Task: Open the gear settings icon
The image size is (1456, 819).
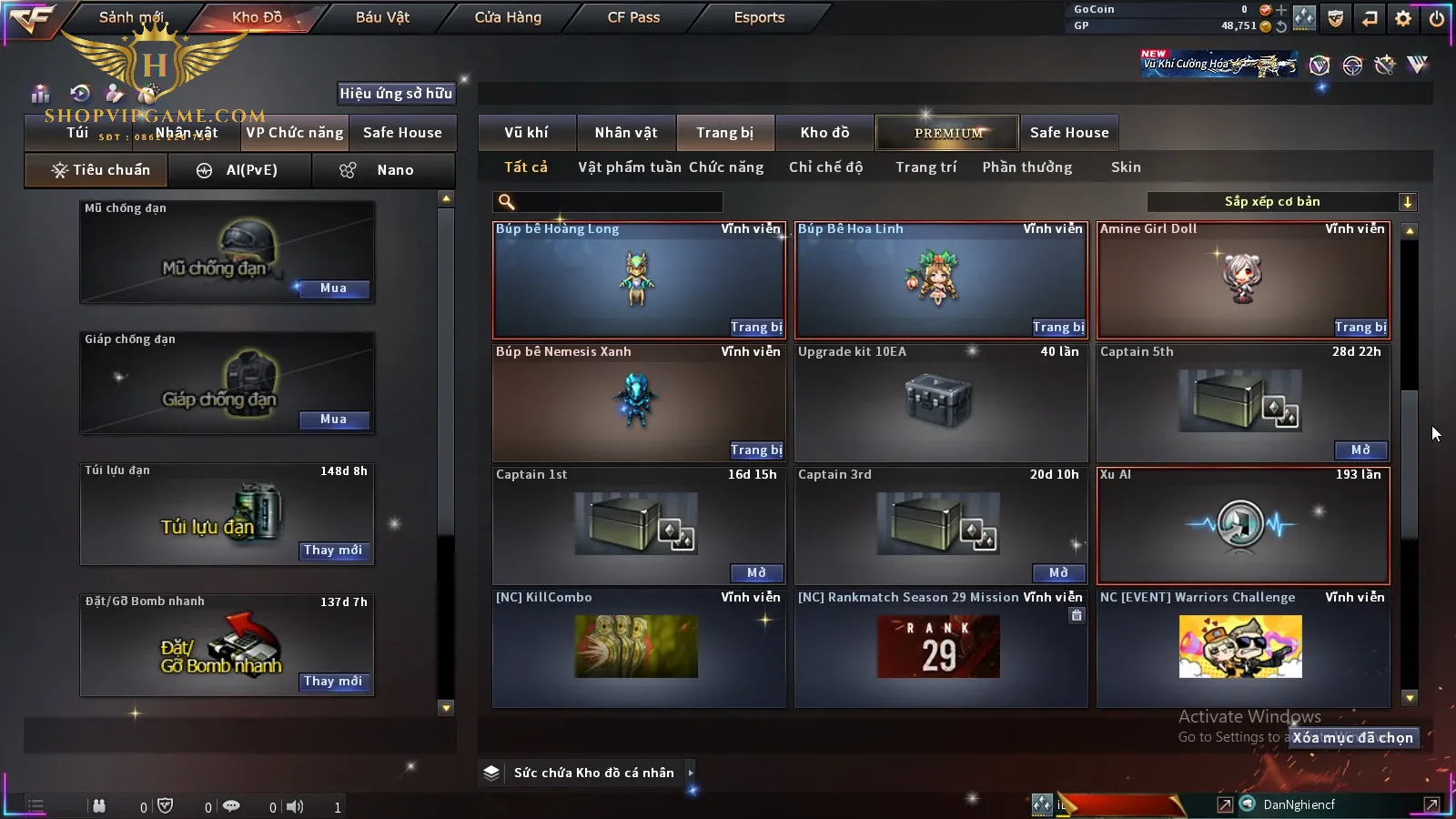Action: 1403,18
